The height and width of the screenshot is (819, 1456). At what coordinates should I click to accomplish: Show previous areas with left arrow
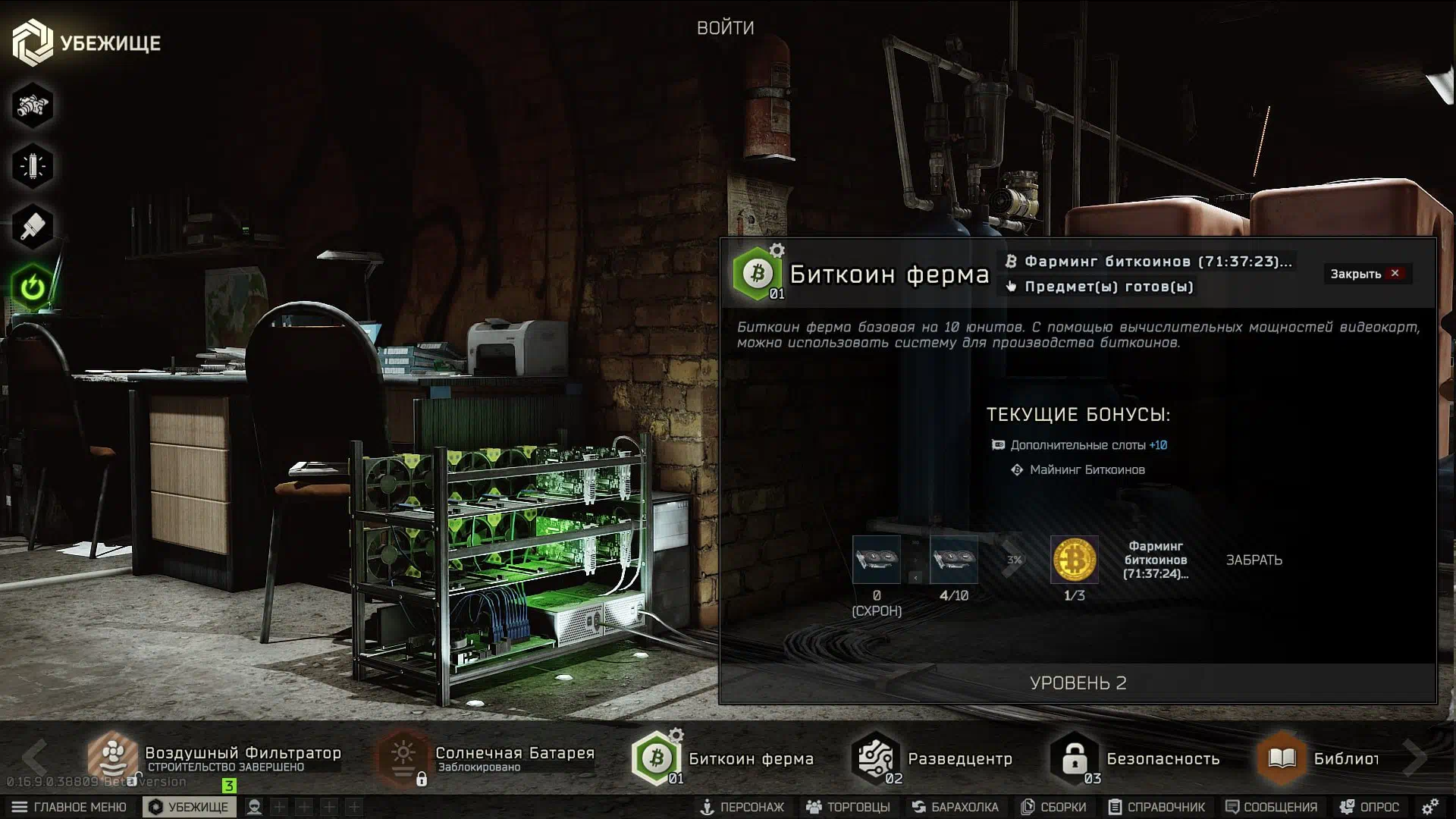[35, 757]
